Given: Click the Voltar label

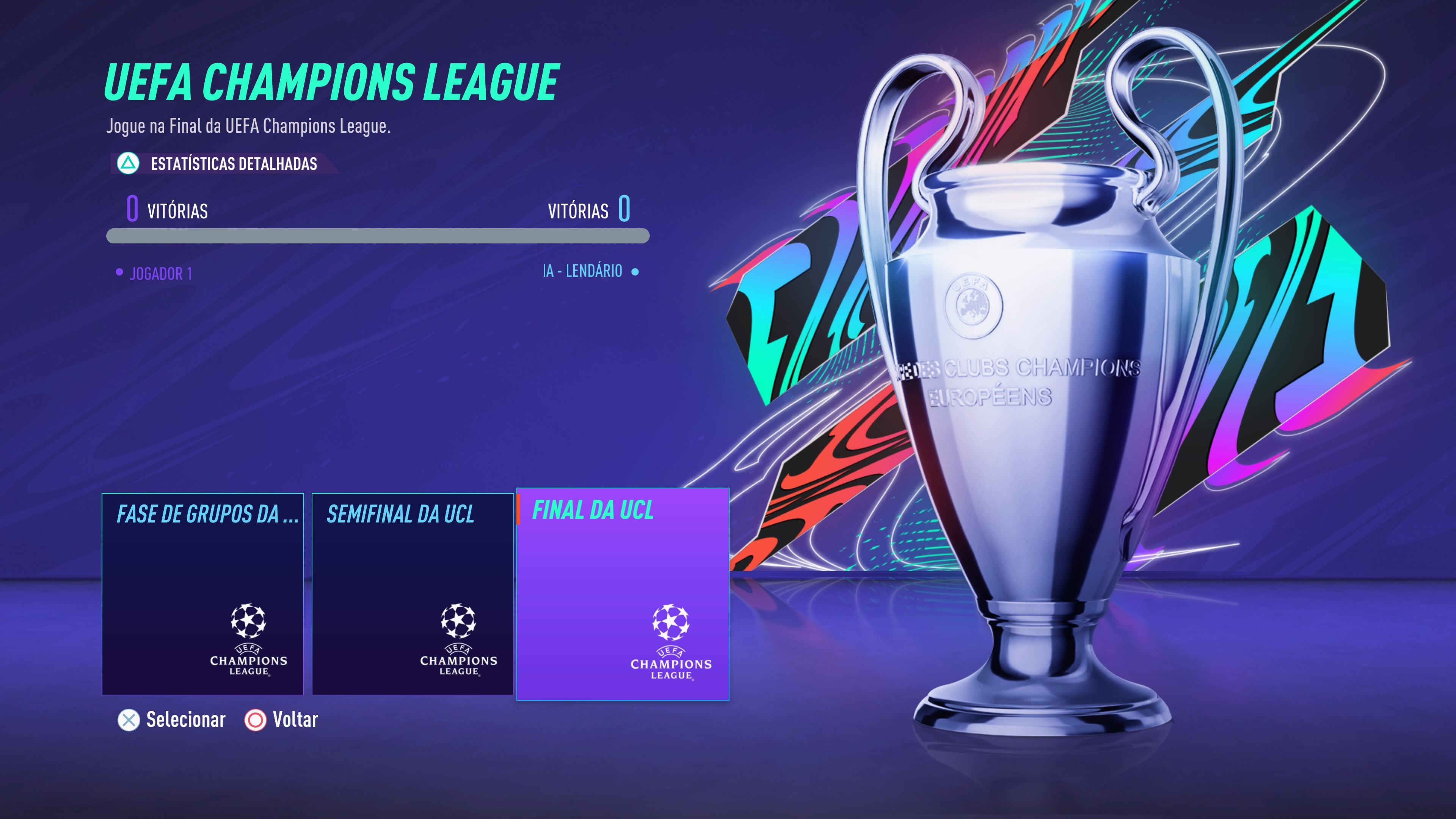Looking at the screenshot, I should pyautogui.click(x=295, y=719).
